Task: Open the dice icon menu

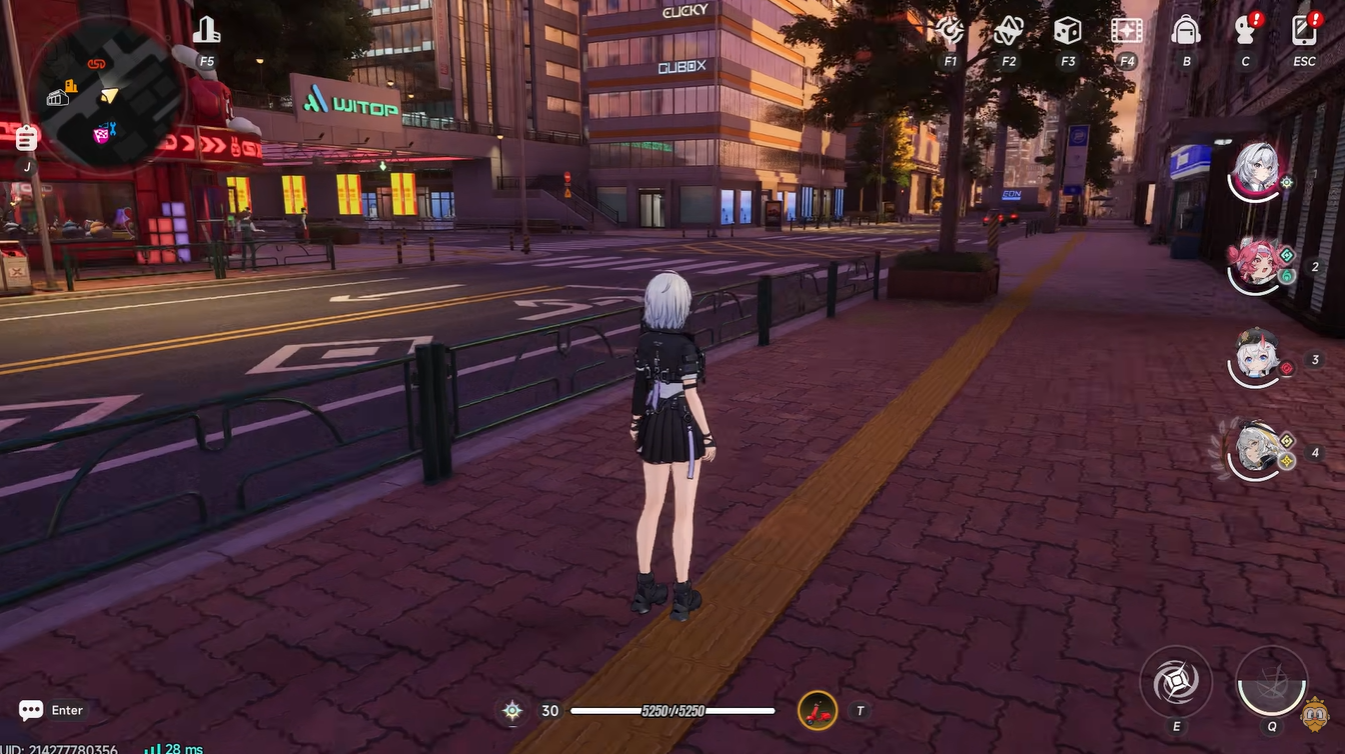Action: 1067,31
